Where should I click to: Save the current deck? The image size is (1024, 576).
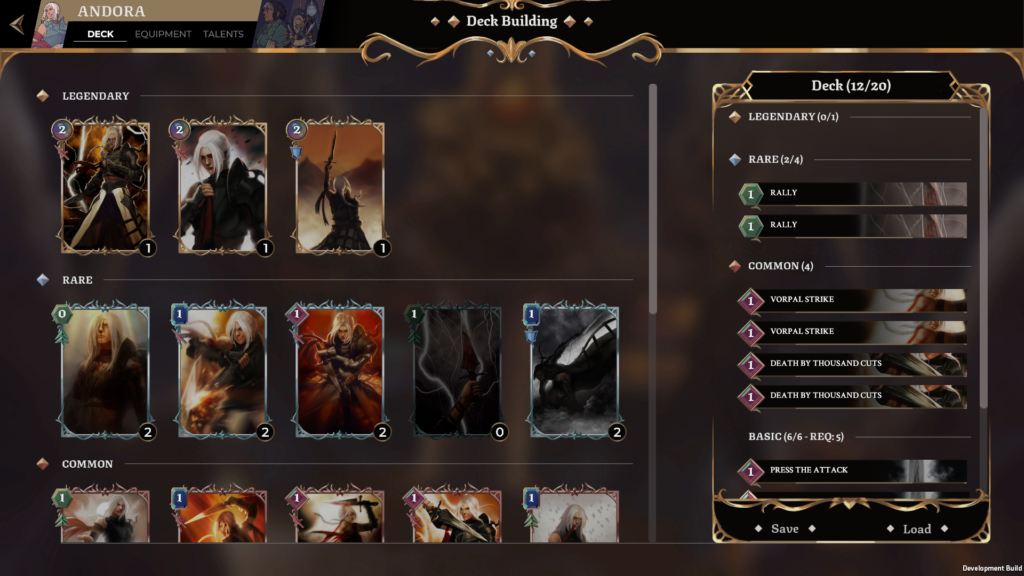click(785, 528)
